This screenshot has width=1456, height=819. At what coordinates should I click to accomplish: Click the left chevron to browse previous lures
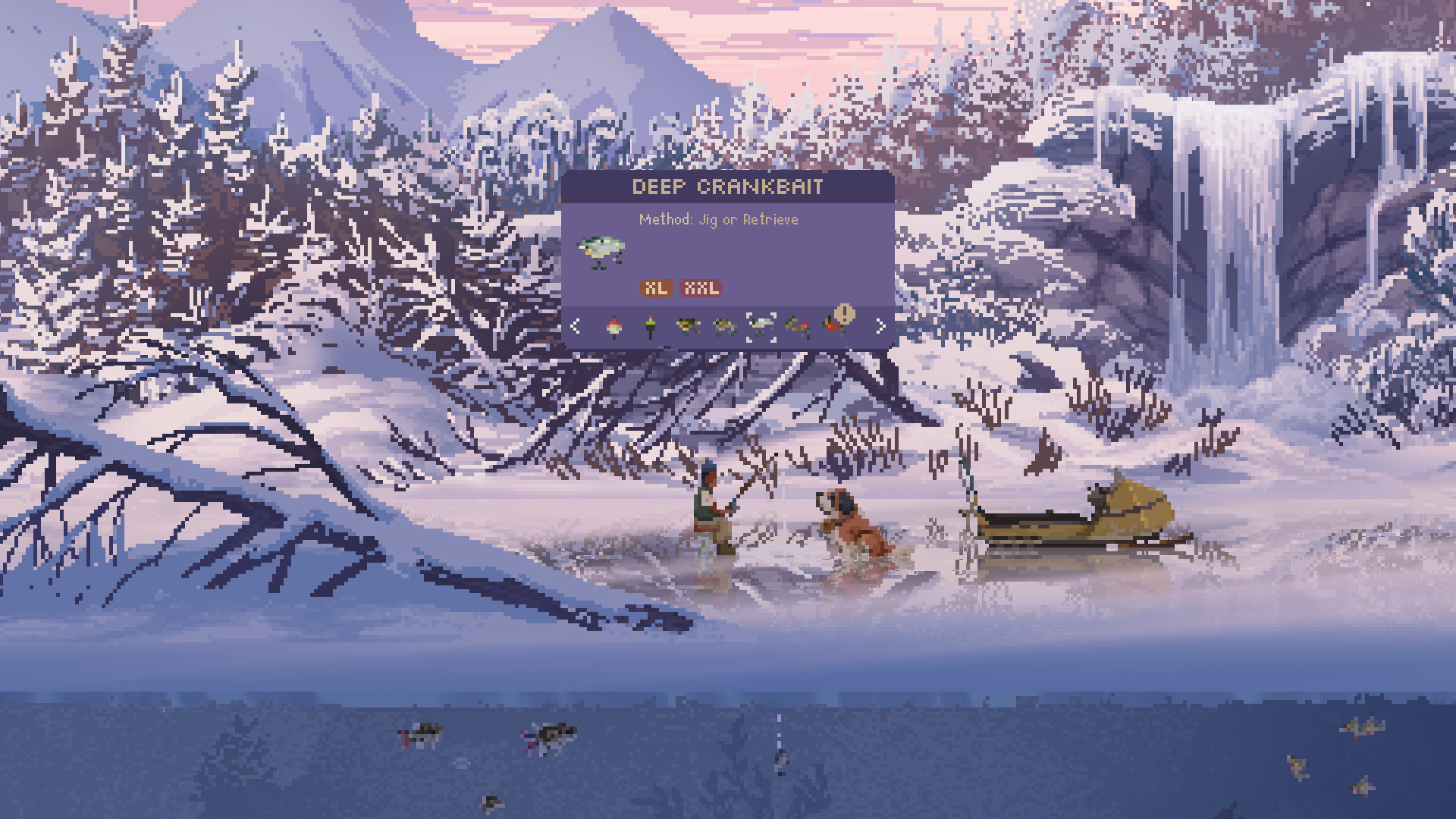point(575,326)
